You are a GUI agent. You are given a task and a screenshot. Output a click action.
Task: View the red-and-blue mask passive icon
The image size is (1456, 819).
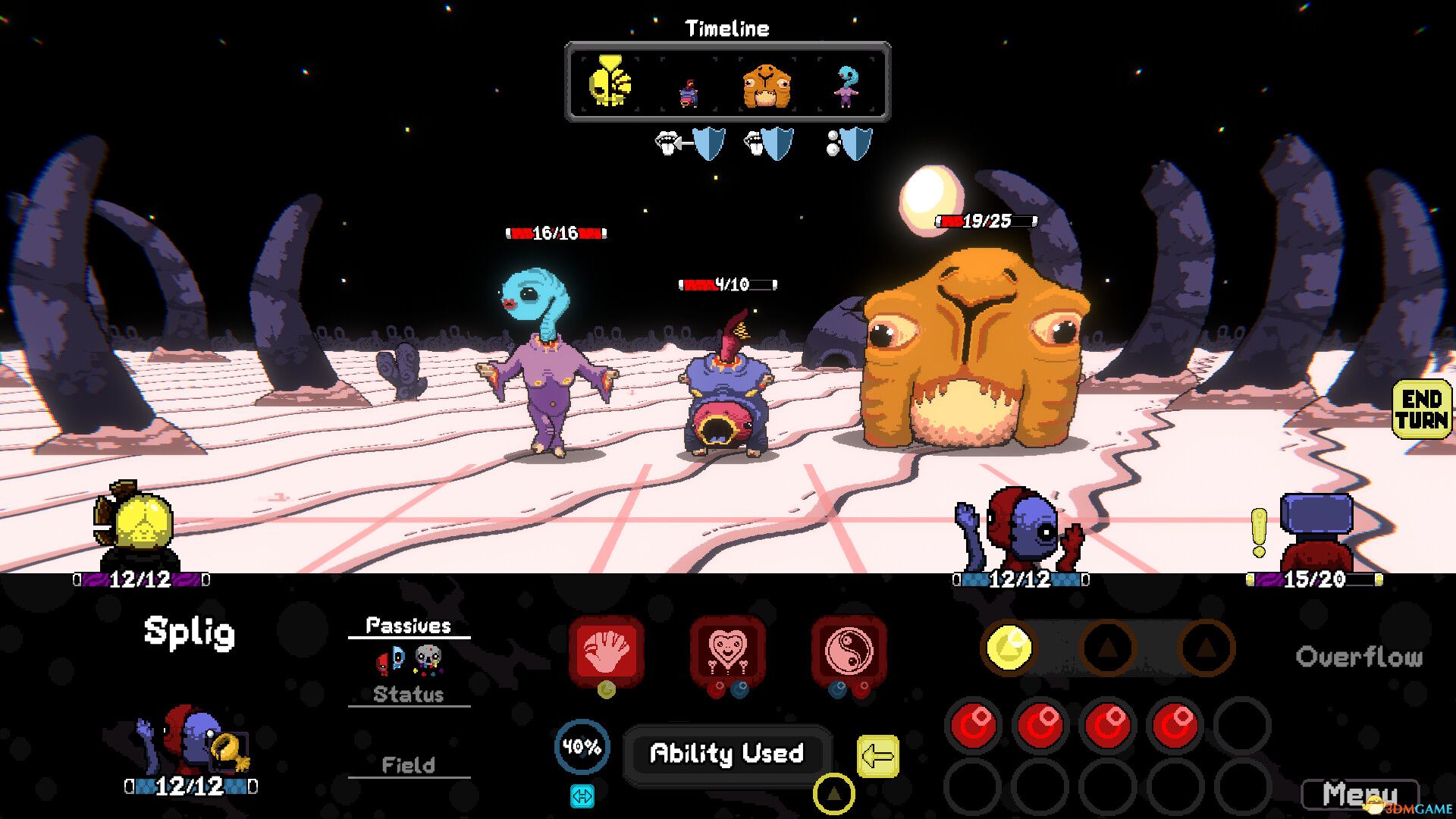pos(391,661)
